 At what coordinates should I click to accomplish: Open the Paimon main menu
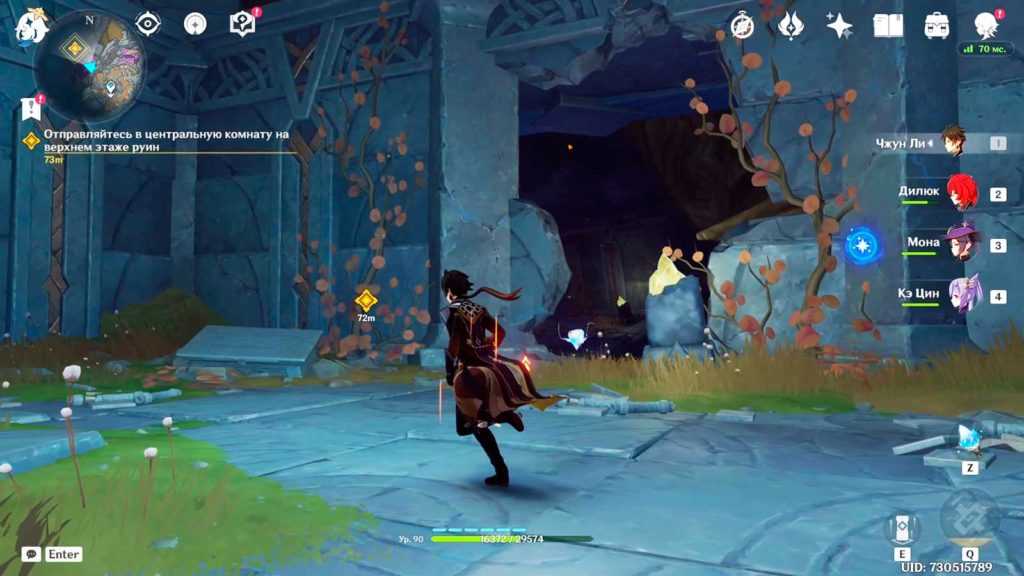(x=32, y=24)
